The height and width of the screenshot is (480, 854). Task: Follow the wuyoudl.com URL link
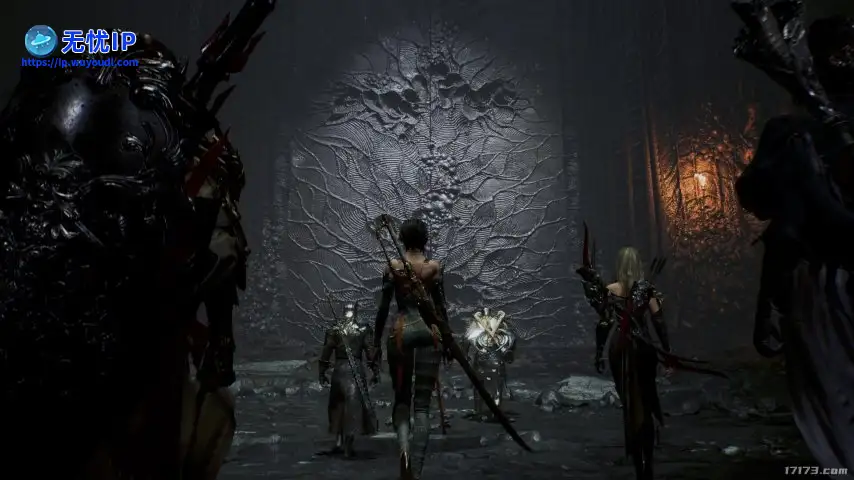click(x=80, y=62)
